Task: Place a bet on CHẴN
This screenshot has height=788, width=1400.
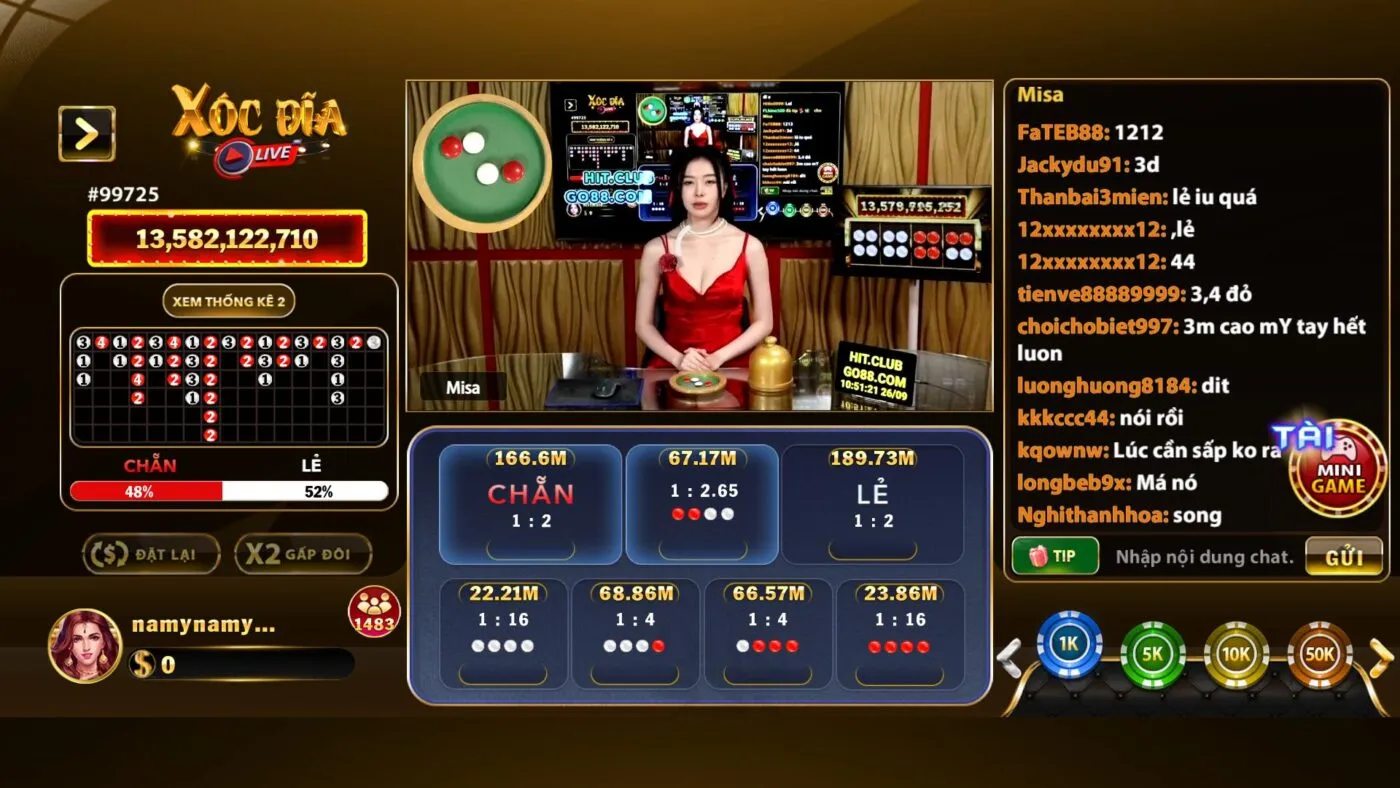Action: pyautogui.click(x=530, y=503)
